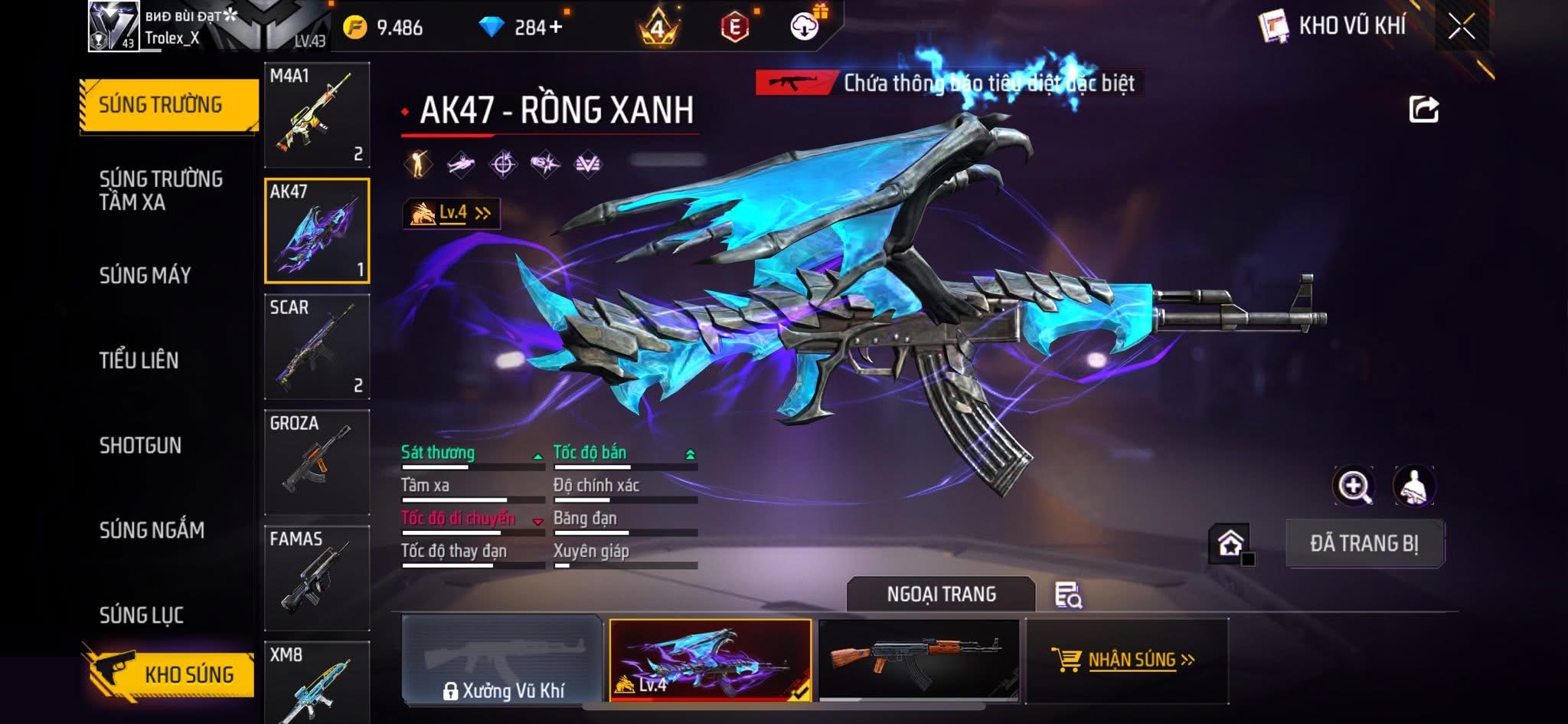The width and height of the screenshot is (1568, 724).
Task: Switch to the Súng Máy category
Action: point(145,275)
